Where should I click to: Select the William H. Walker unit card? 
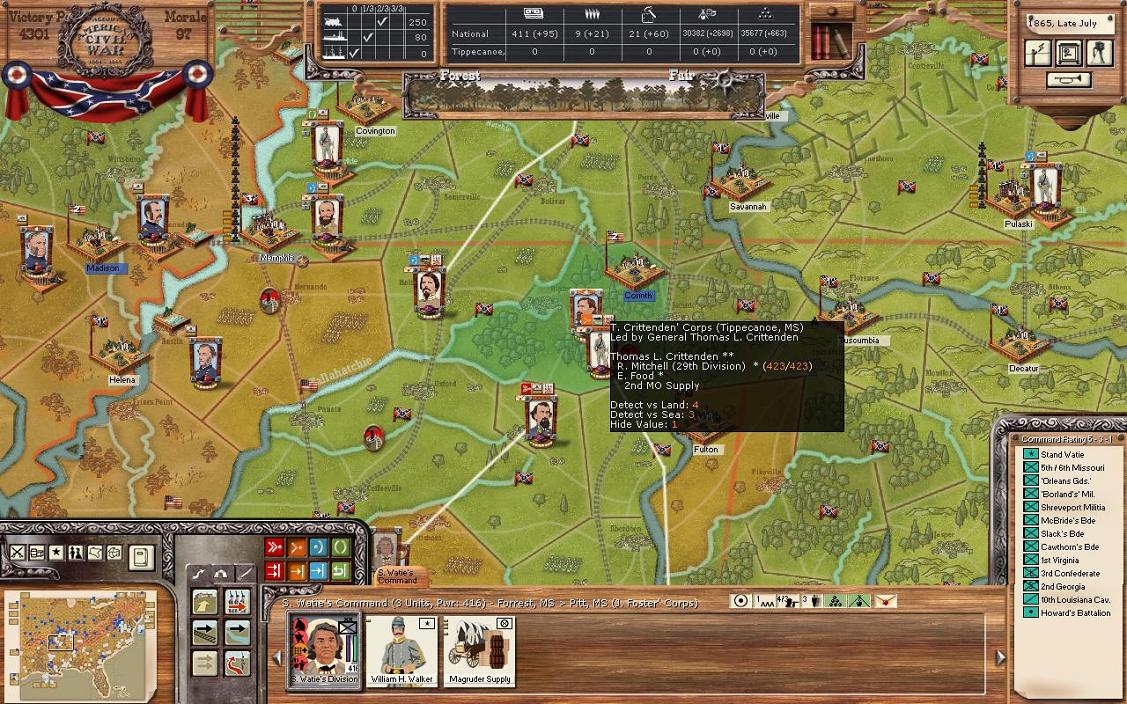[400, 650]
